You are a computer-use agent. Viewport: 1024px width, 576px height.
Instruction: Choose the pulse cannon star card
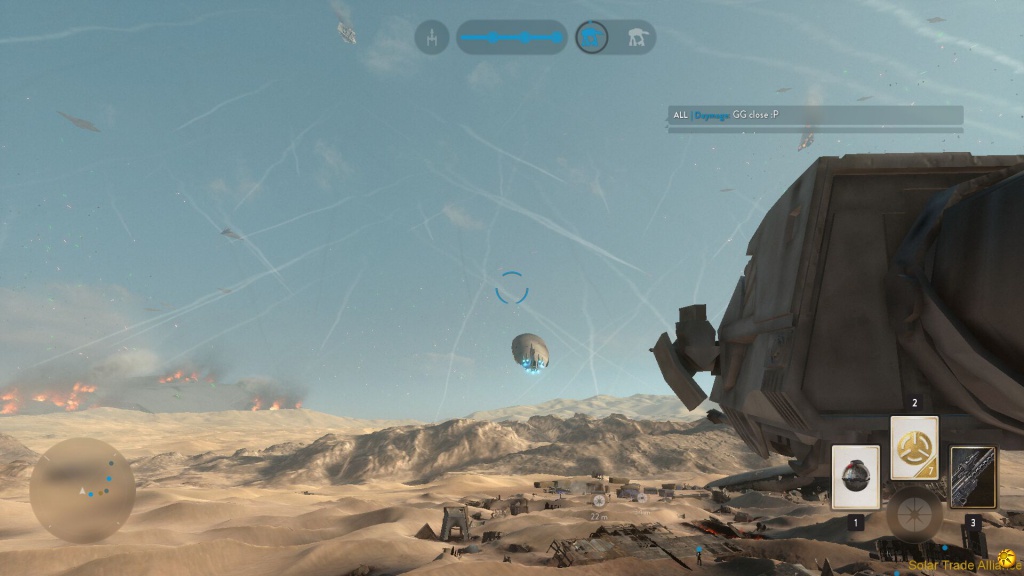972,477
